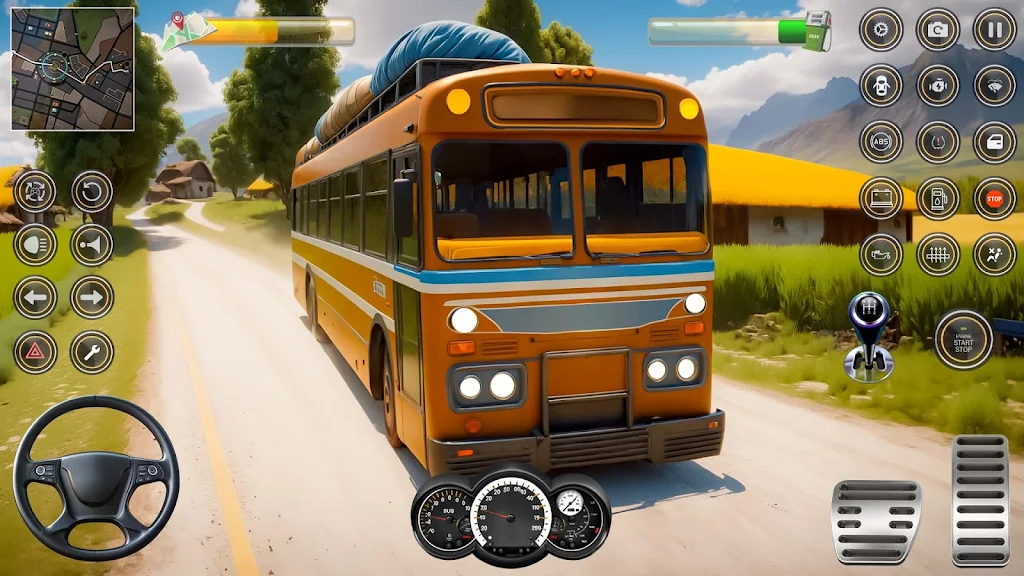Hit the wide brake pedal
Image resolution: width=1024 pixels, height=576 pixels.
(876, 521)
